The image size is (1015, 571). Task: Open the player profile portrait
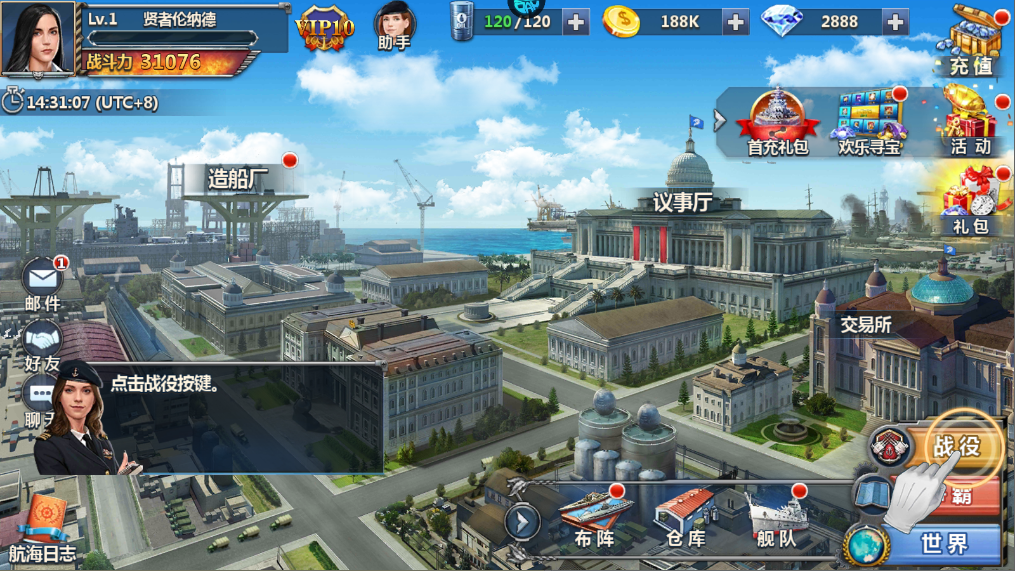click(38, 38)
